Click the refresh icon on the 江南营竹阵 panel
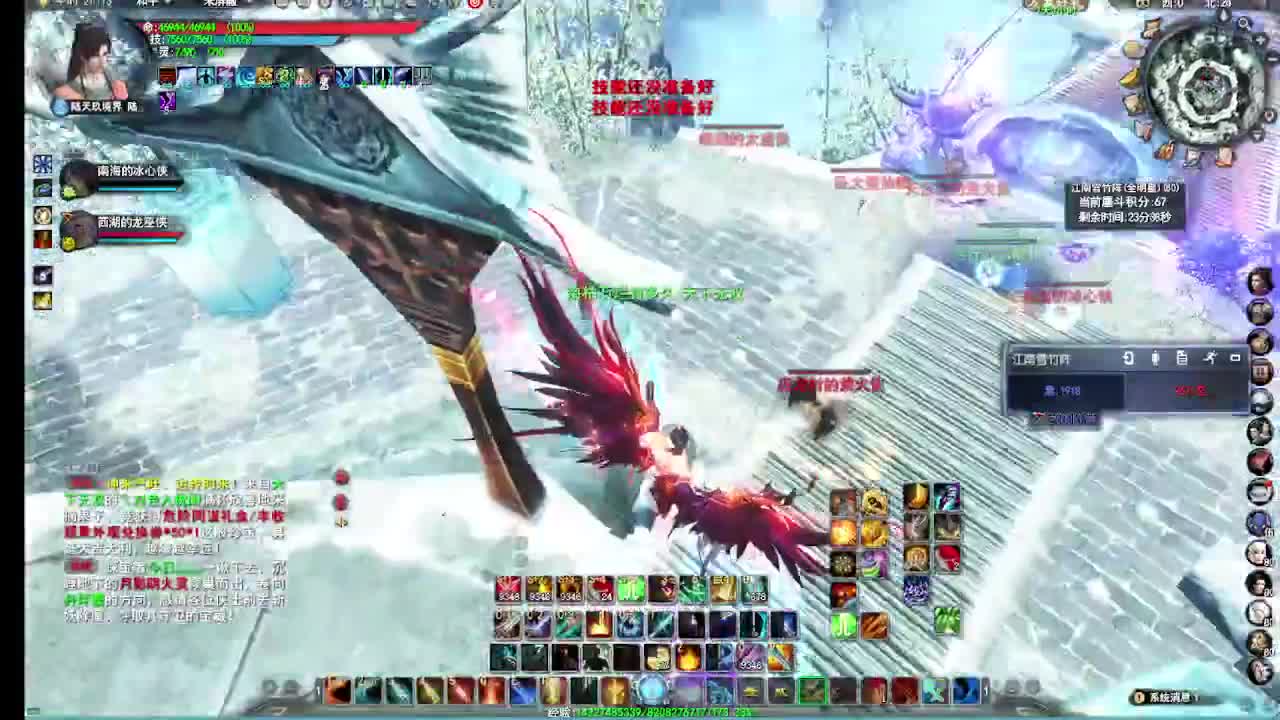The image size is (1280, 720). [x=1128, y=357]
